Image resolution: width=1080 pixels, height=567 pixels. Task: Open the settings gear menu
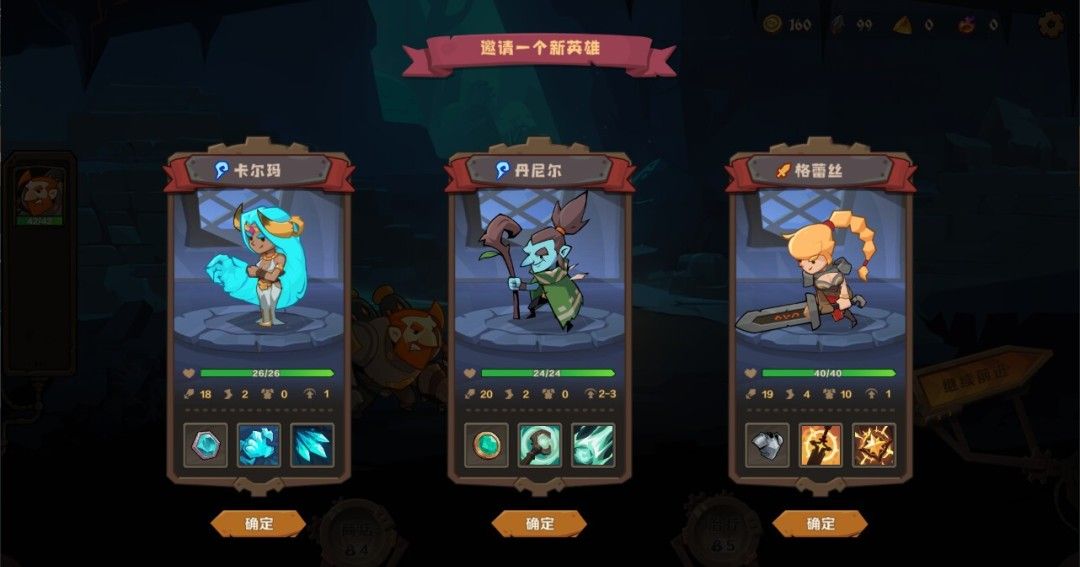pyautogui.click(x=1050, y=24)
